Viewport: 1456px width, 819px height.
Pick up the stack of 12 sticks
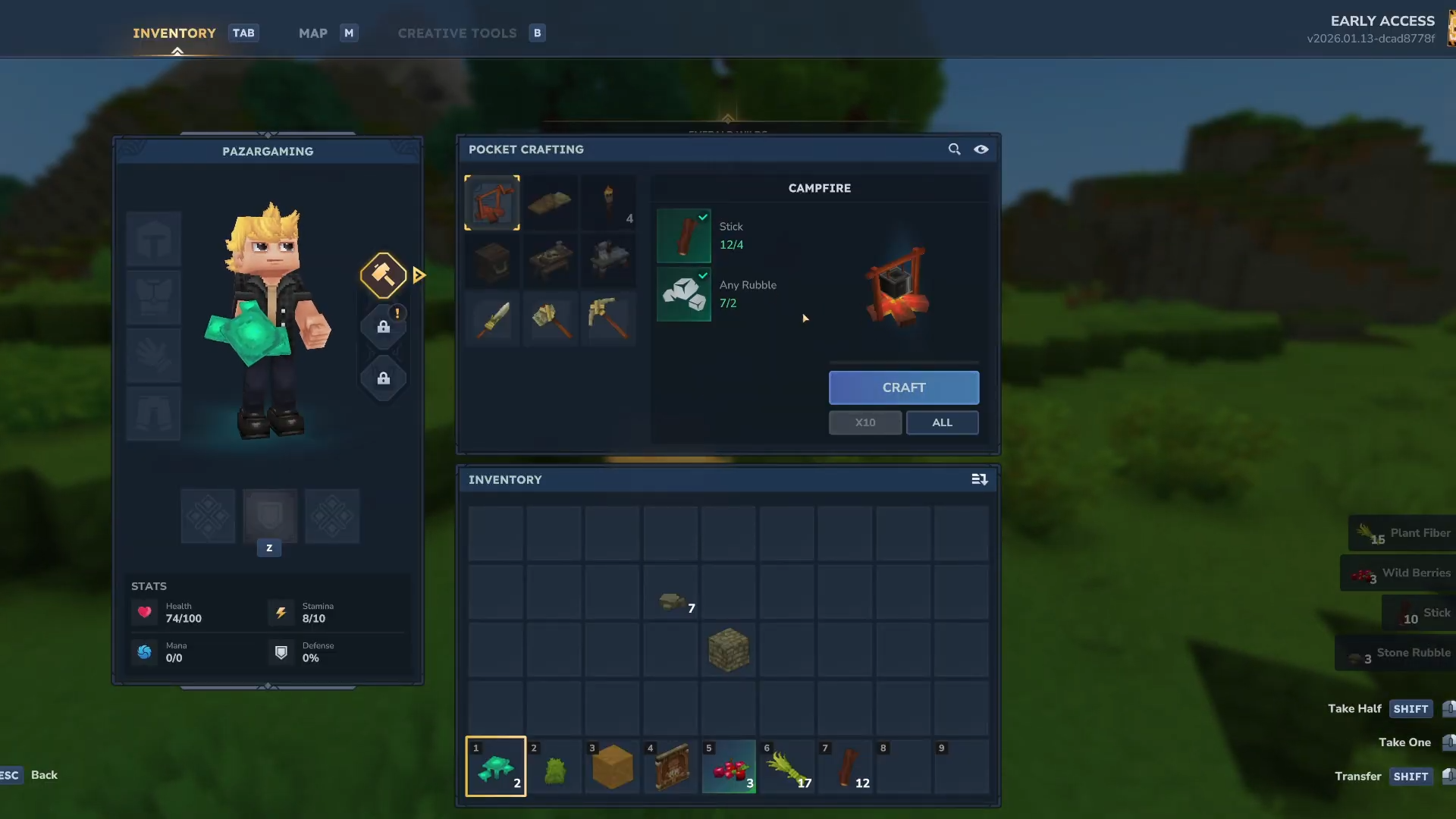846,767
